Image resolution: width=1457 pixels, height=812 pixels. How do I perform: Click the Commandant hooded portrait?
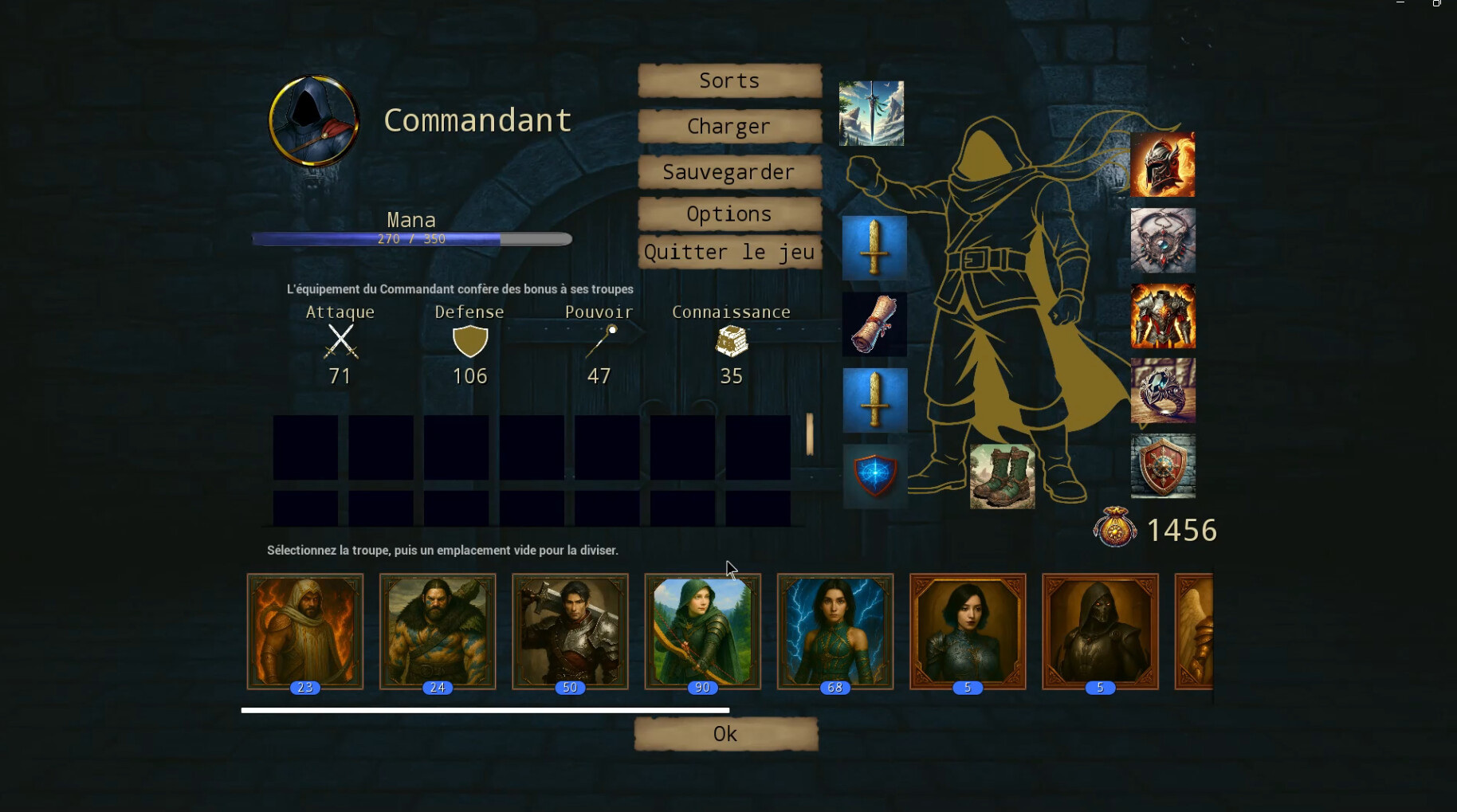click(313, 121)
